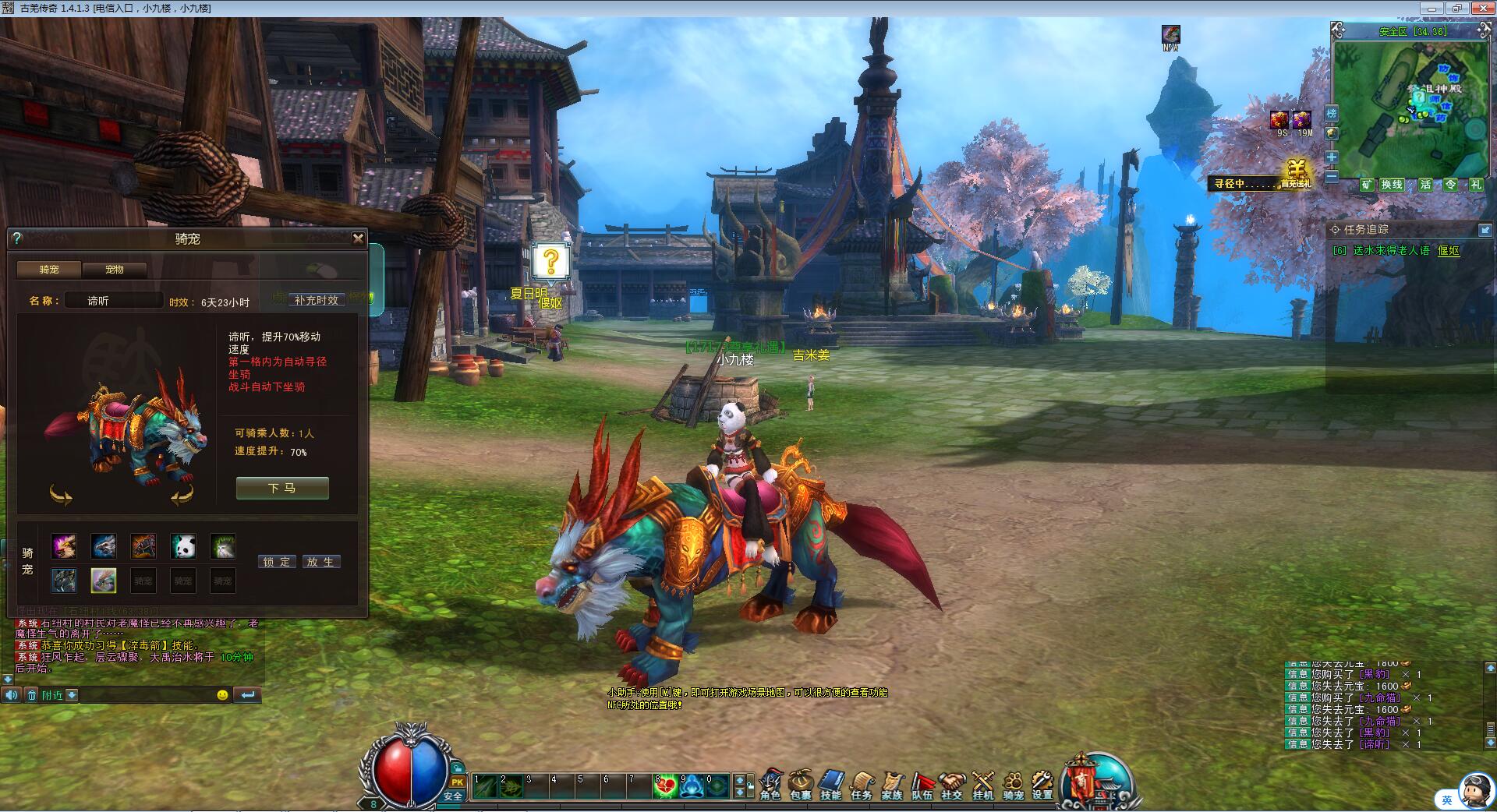Click the 换线 switch line button
The width and height of the screenshot is (1497, 812).
click(x=1392, y=185)
